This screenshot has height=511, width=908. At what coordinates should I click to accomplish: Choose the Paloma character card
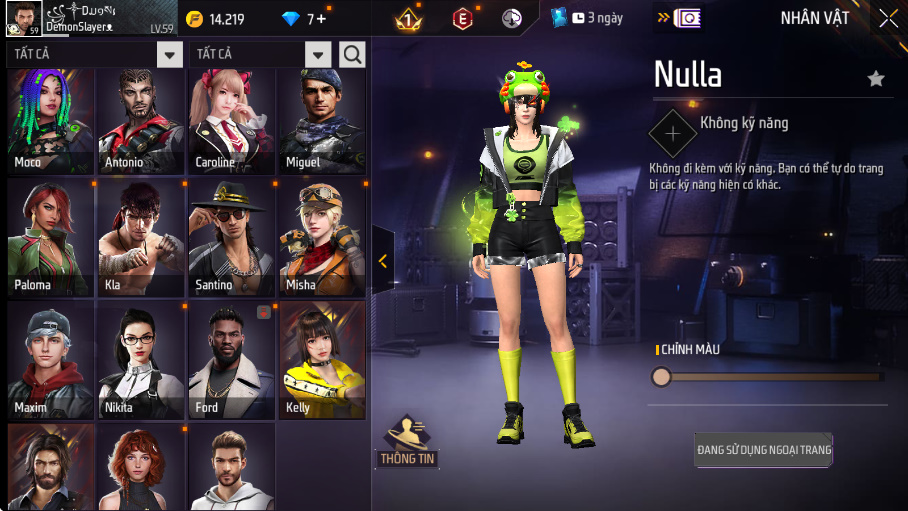click(x=50, y=239)
